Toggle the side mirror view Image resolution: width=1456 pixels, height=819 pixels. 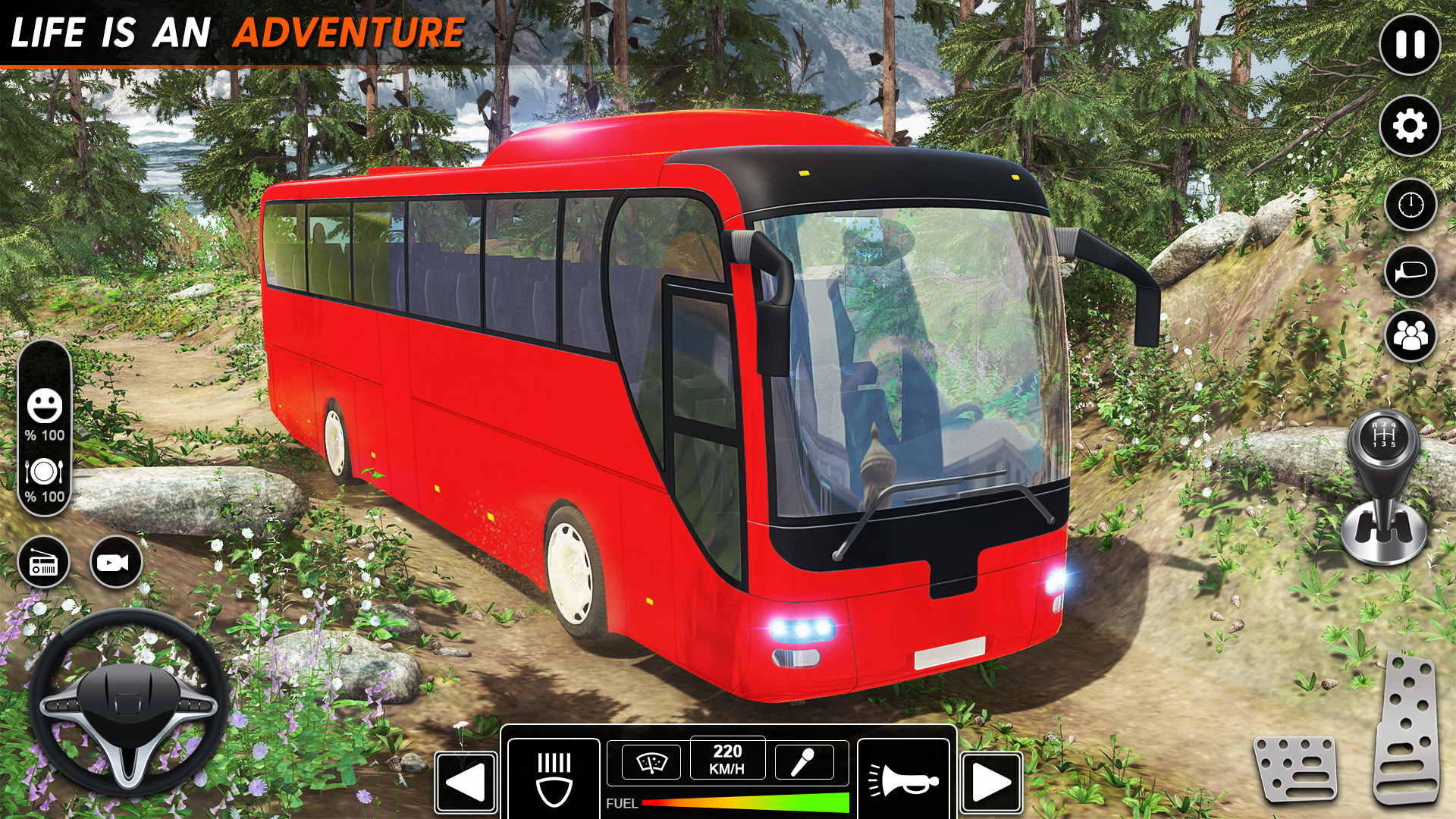pos(1410,271)
